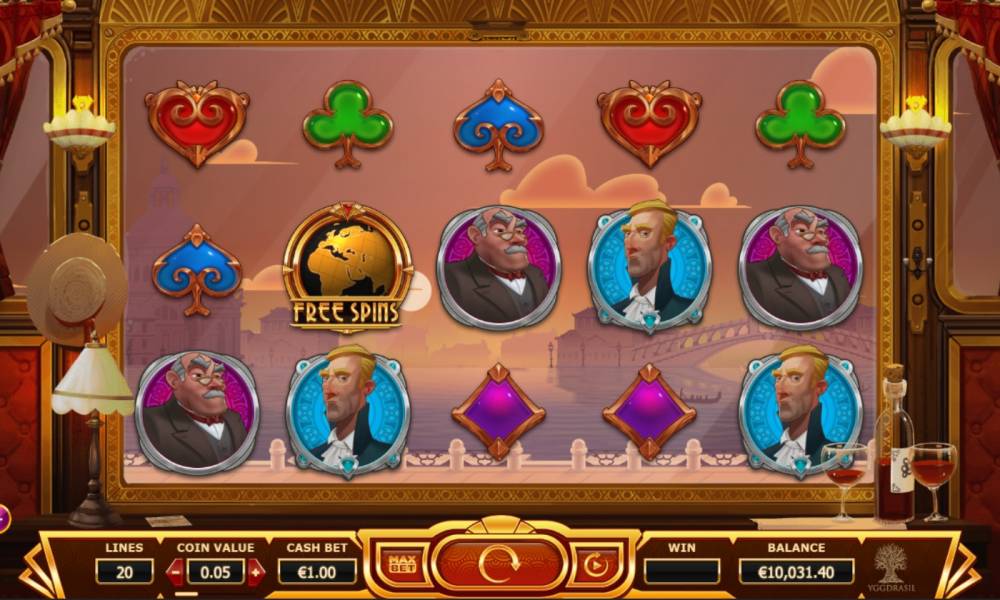Image resolution: width=1000 pixels, height=600 pixels.
Task: Set the maximum bet with Max Bet
Action: click(x=402, y=567)
